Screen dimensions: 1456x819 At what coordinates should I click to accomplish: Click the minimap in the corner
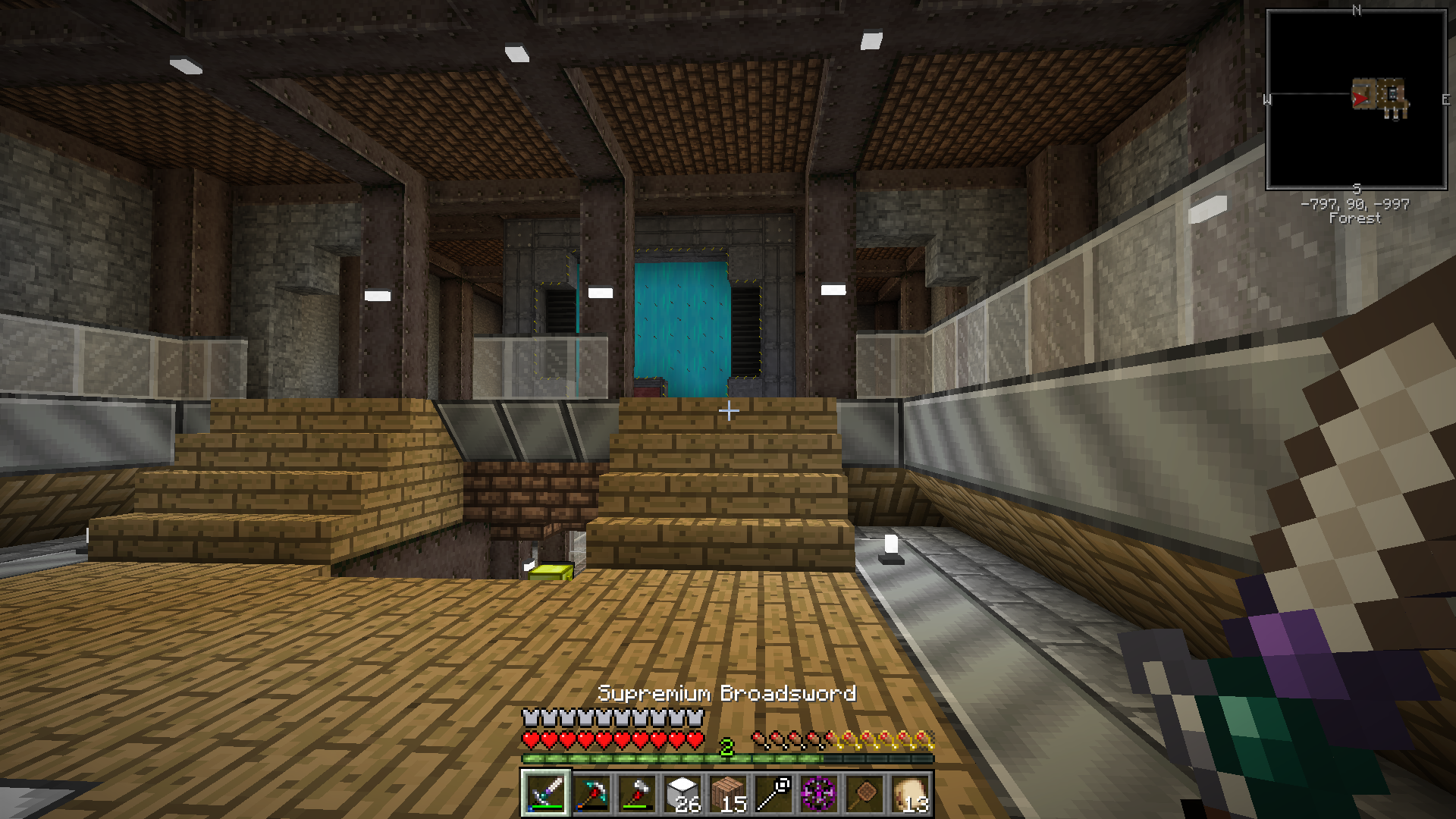point(1356,99)
